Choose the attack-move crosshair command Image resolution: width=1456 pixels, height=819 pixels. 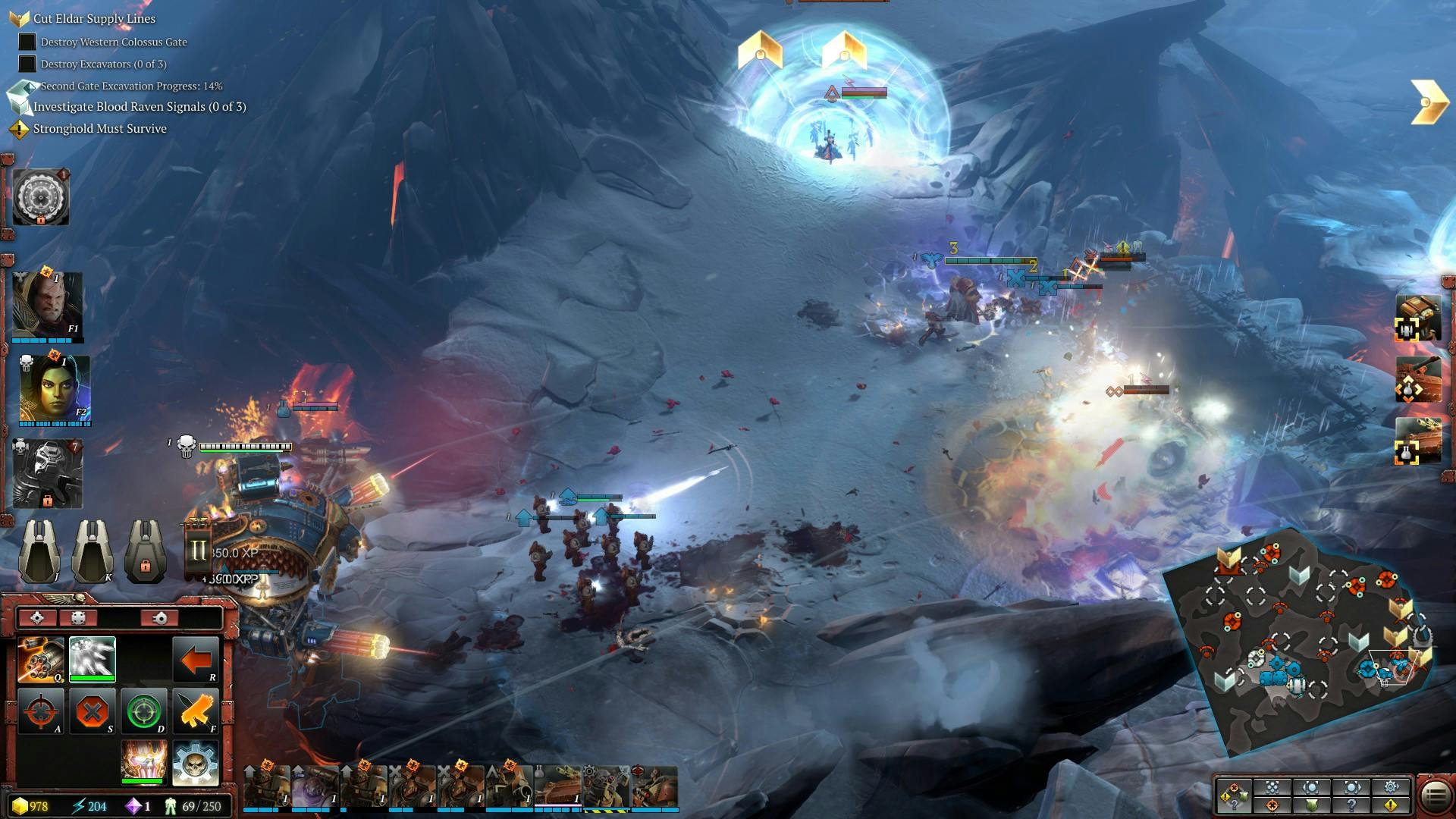click(x=41, y=711)
